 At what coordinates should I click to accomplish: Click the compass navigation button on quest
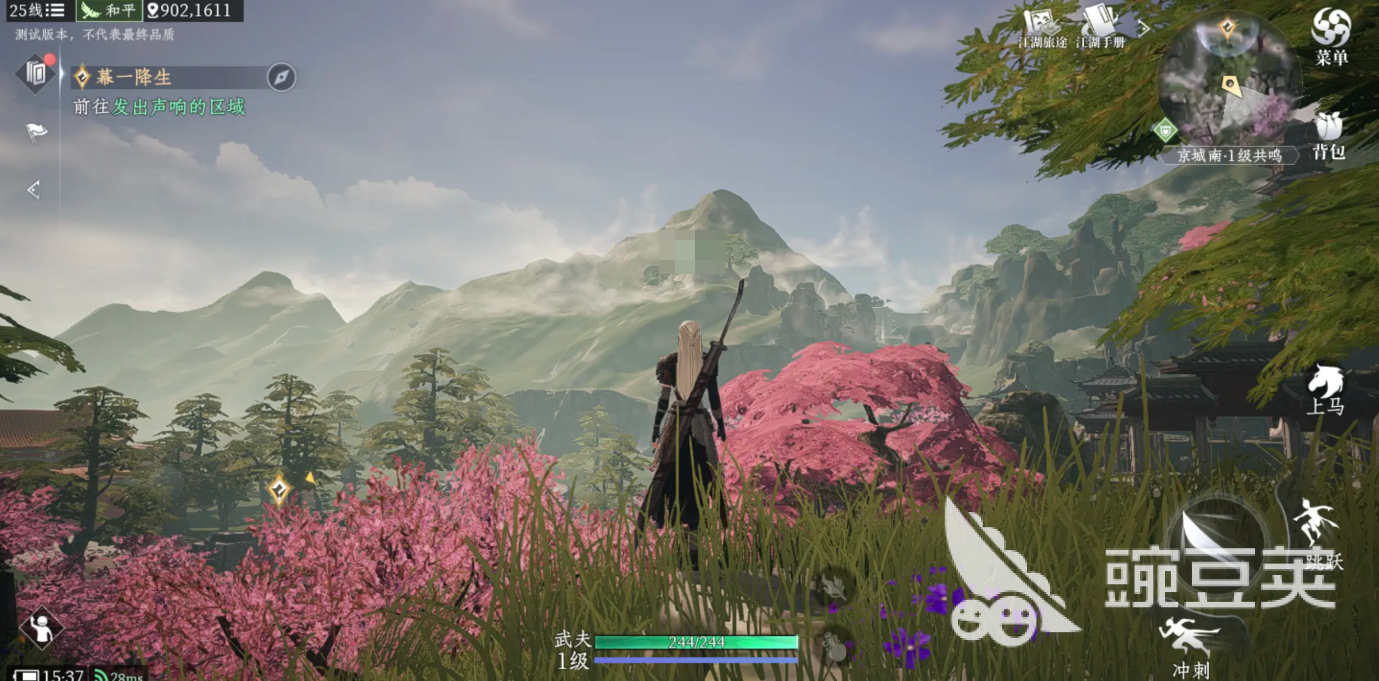pos(281,77)
